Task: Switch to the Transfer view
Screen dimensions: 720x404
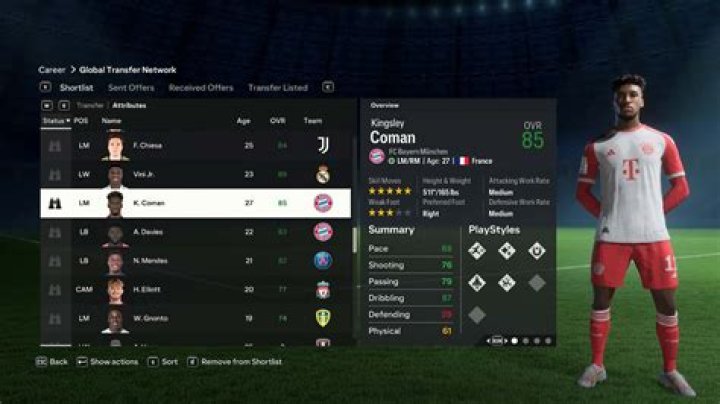Action: tap(90, 104)
